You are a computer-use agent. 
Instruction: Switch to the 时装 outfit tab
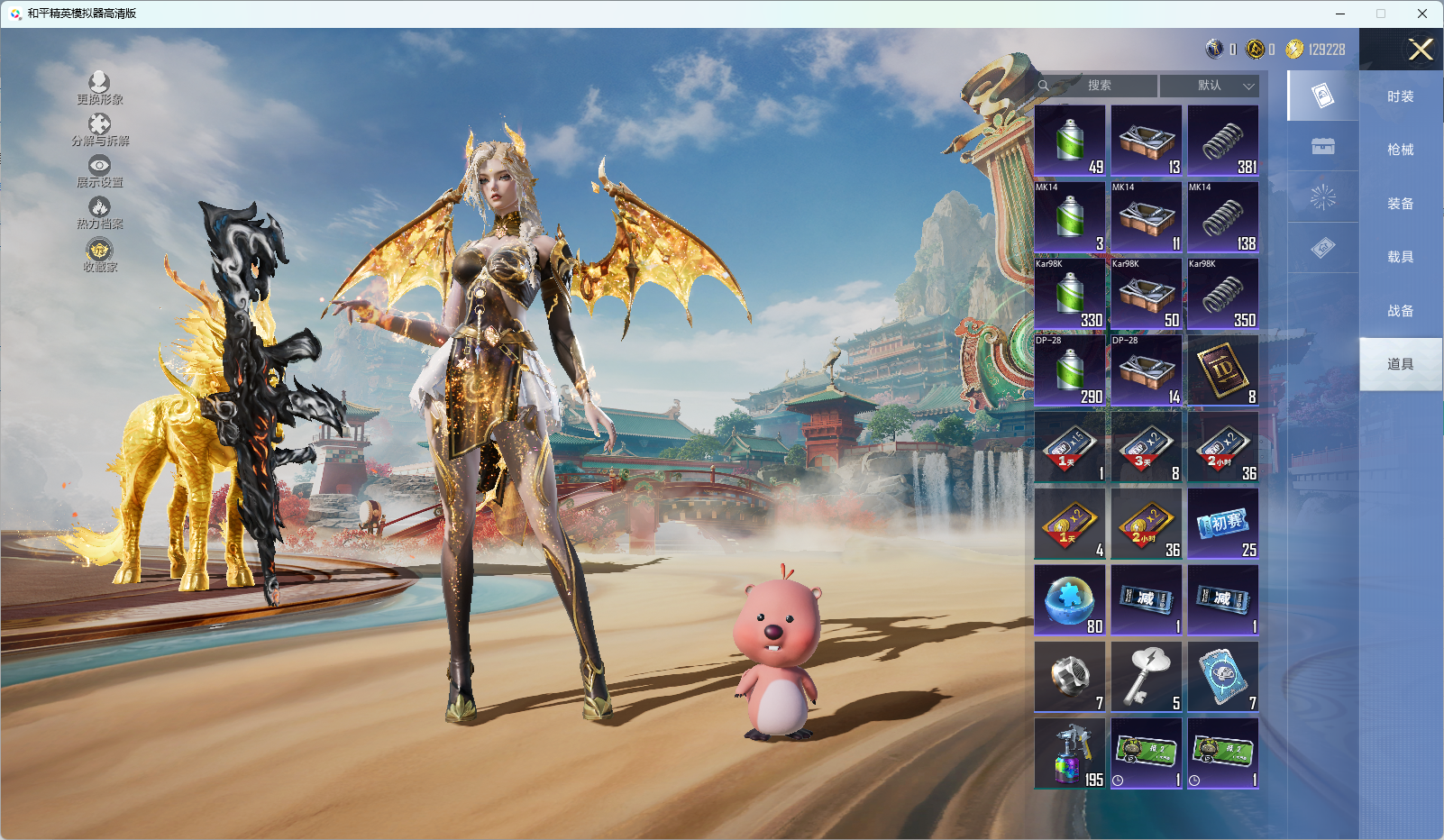(1400, 96)
